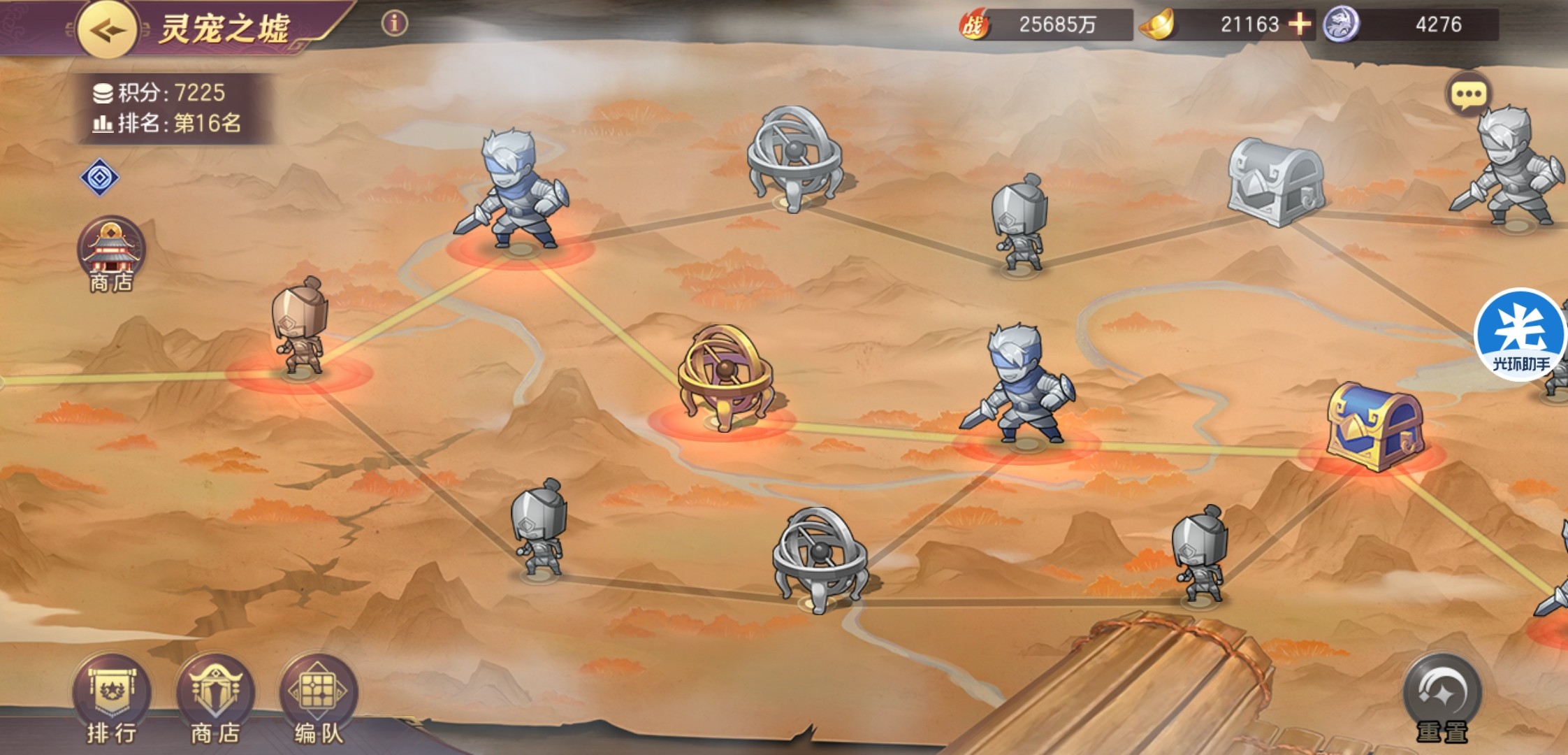Go back using the gold arrow button

[107, 29]
